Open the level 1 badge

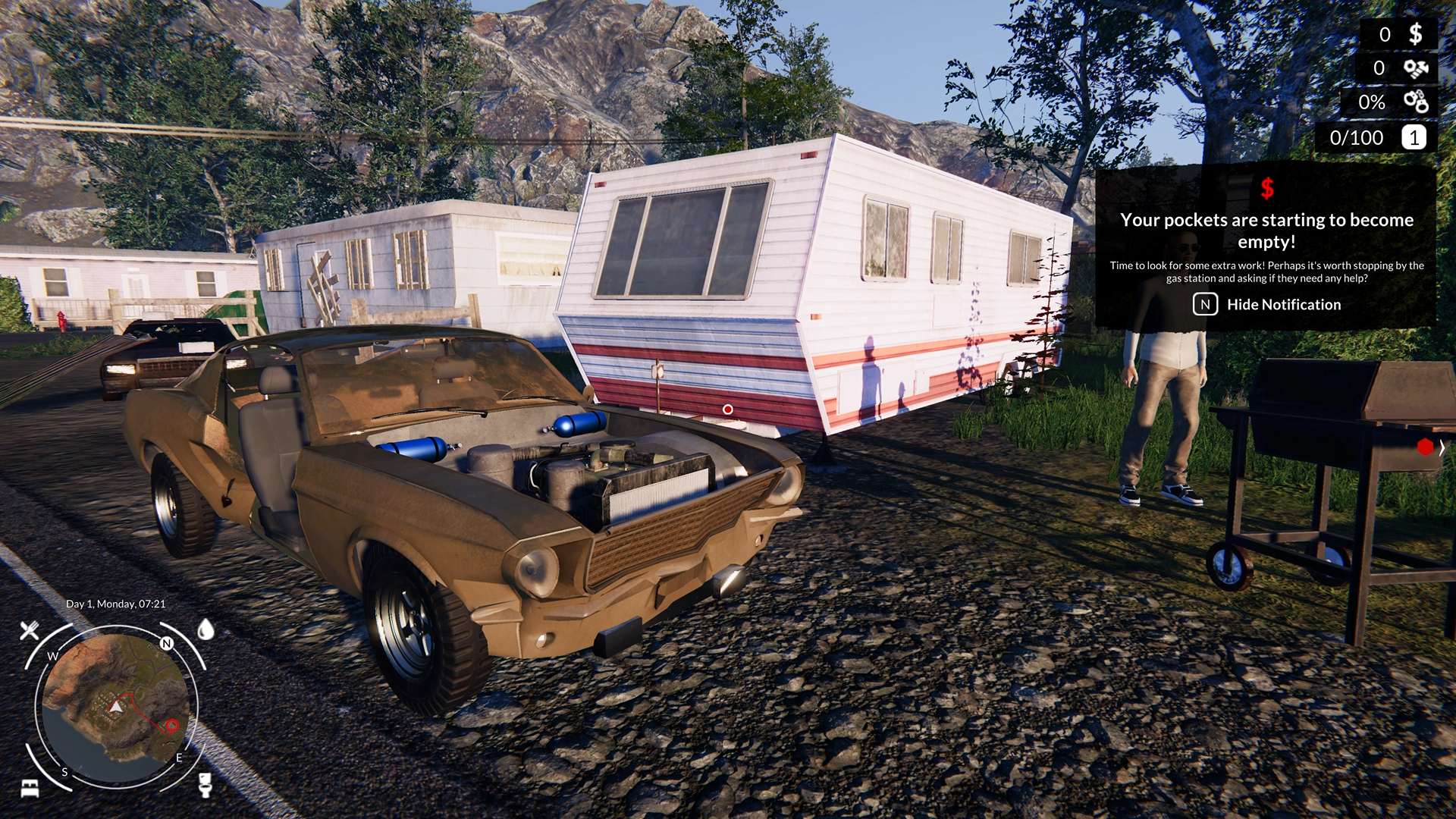[x=1414, y=138]
